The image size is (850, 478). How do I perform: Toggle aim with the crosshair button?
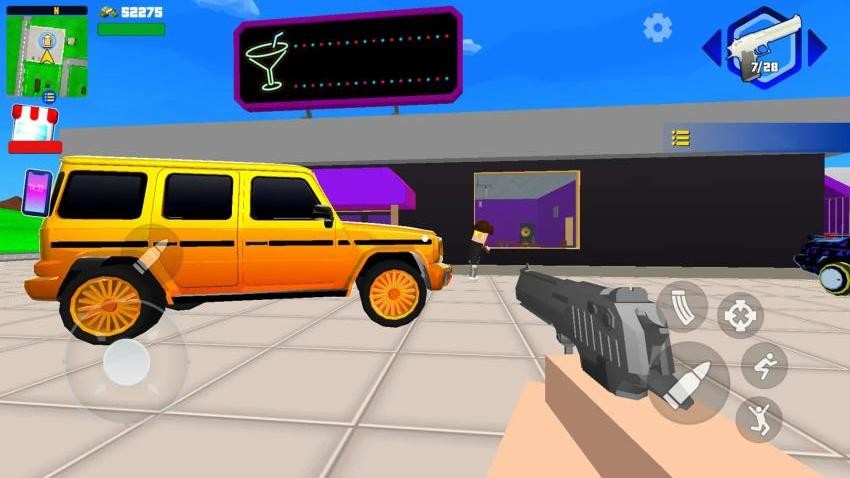(x=740, y=316)
